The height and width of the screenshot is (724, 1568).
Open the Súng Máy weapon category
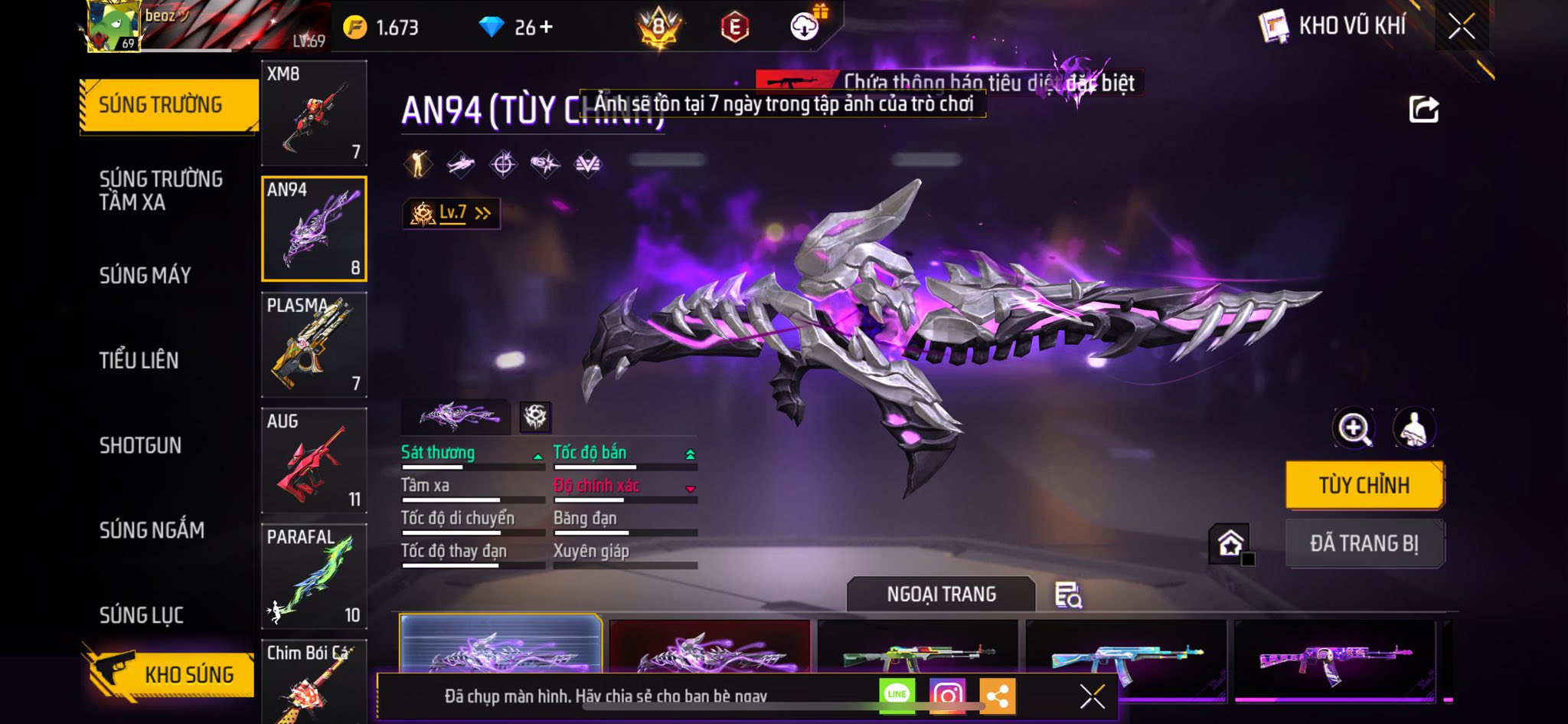coord(145,275)
